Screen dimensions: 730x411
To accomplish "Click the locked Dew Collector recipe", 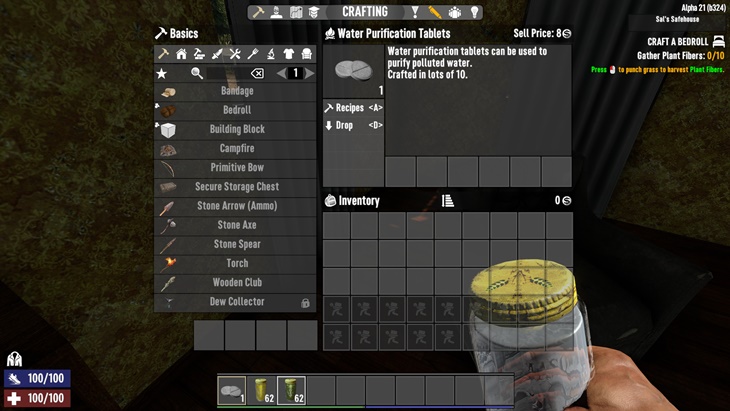I will [x=236, y=302].
